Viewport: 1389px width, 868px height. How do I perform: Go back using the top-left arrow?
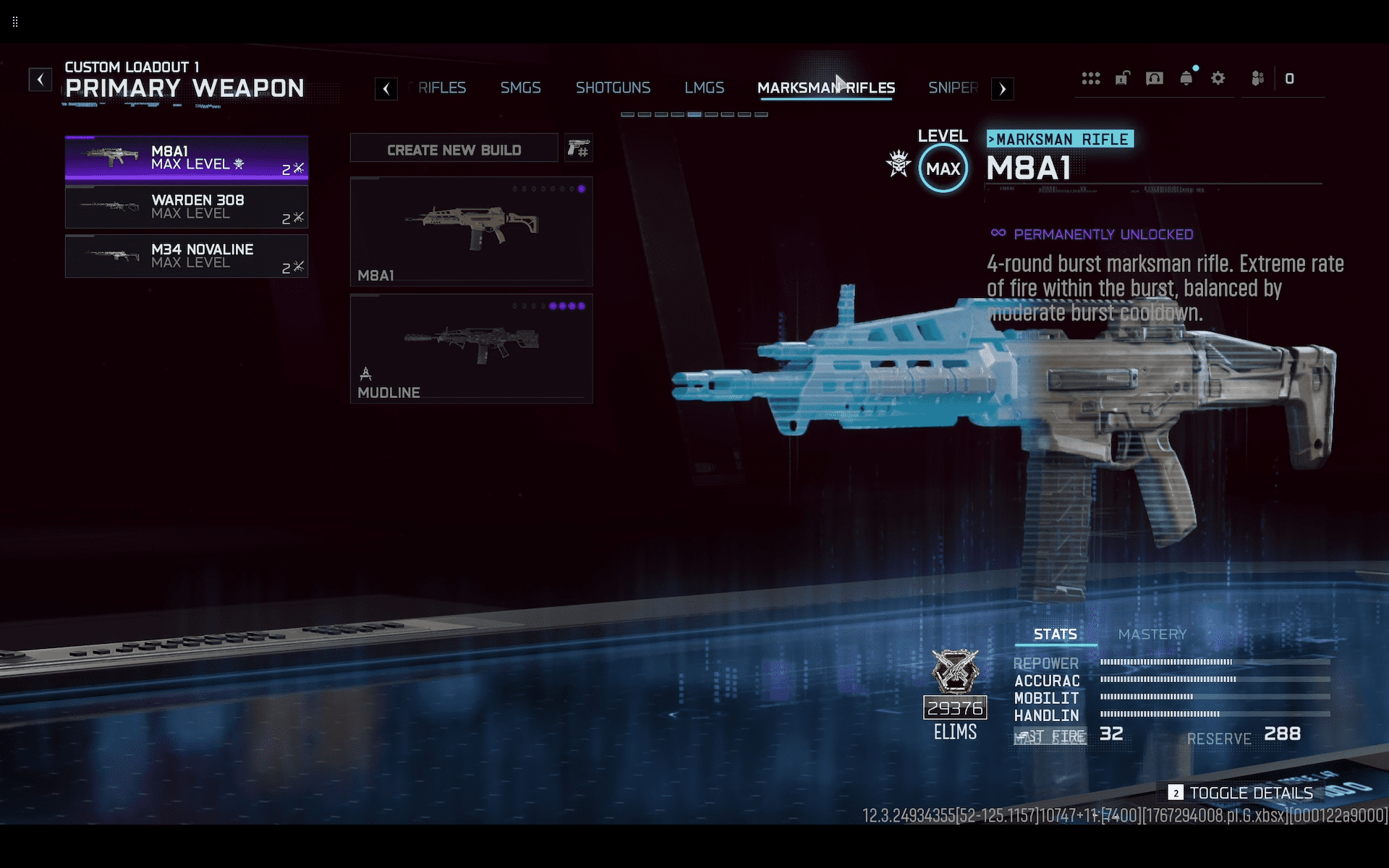[x=41, y=79]
